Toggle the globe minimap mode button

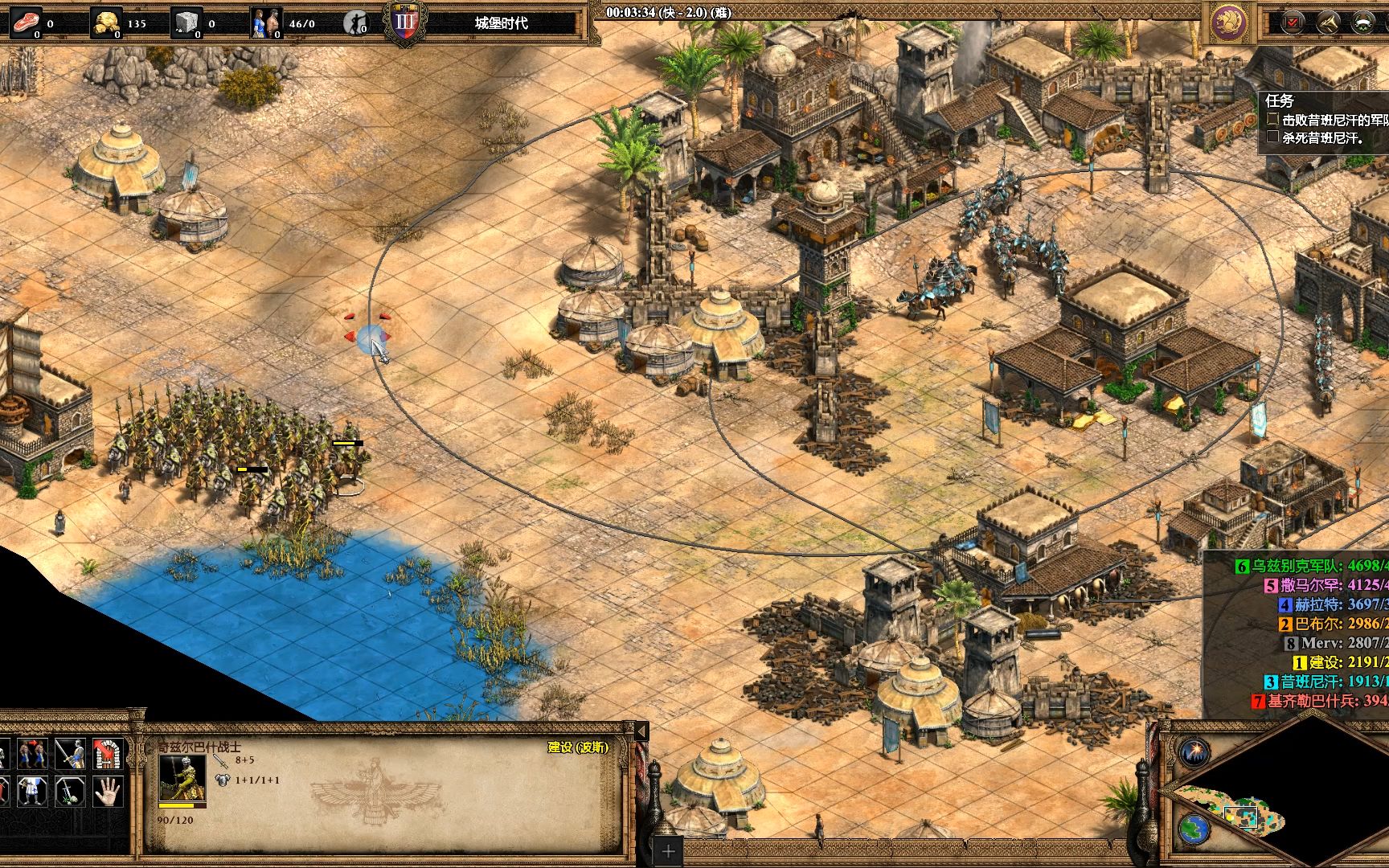pyautogui.click(x=1194, y=828)
